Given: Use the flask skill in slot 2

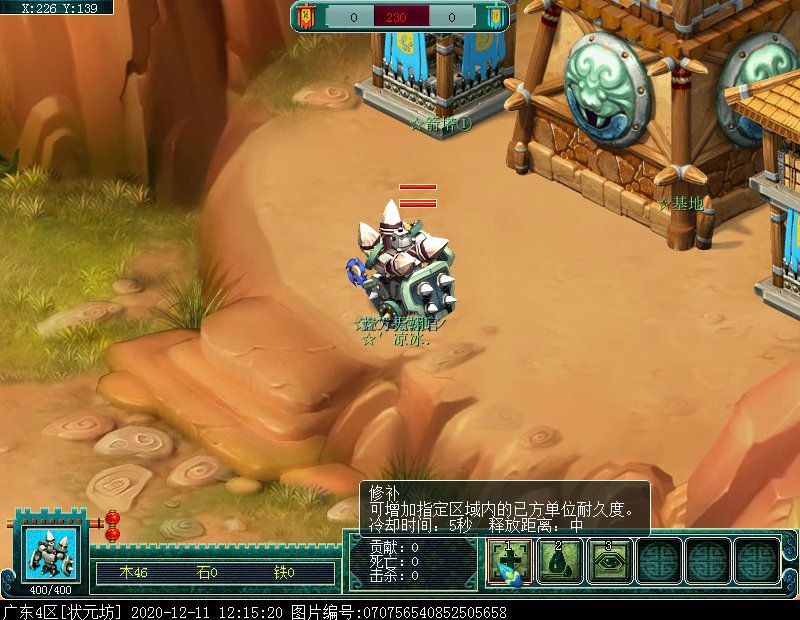Looking at the screenshot, I should click(561, 562).
